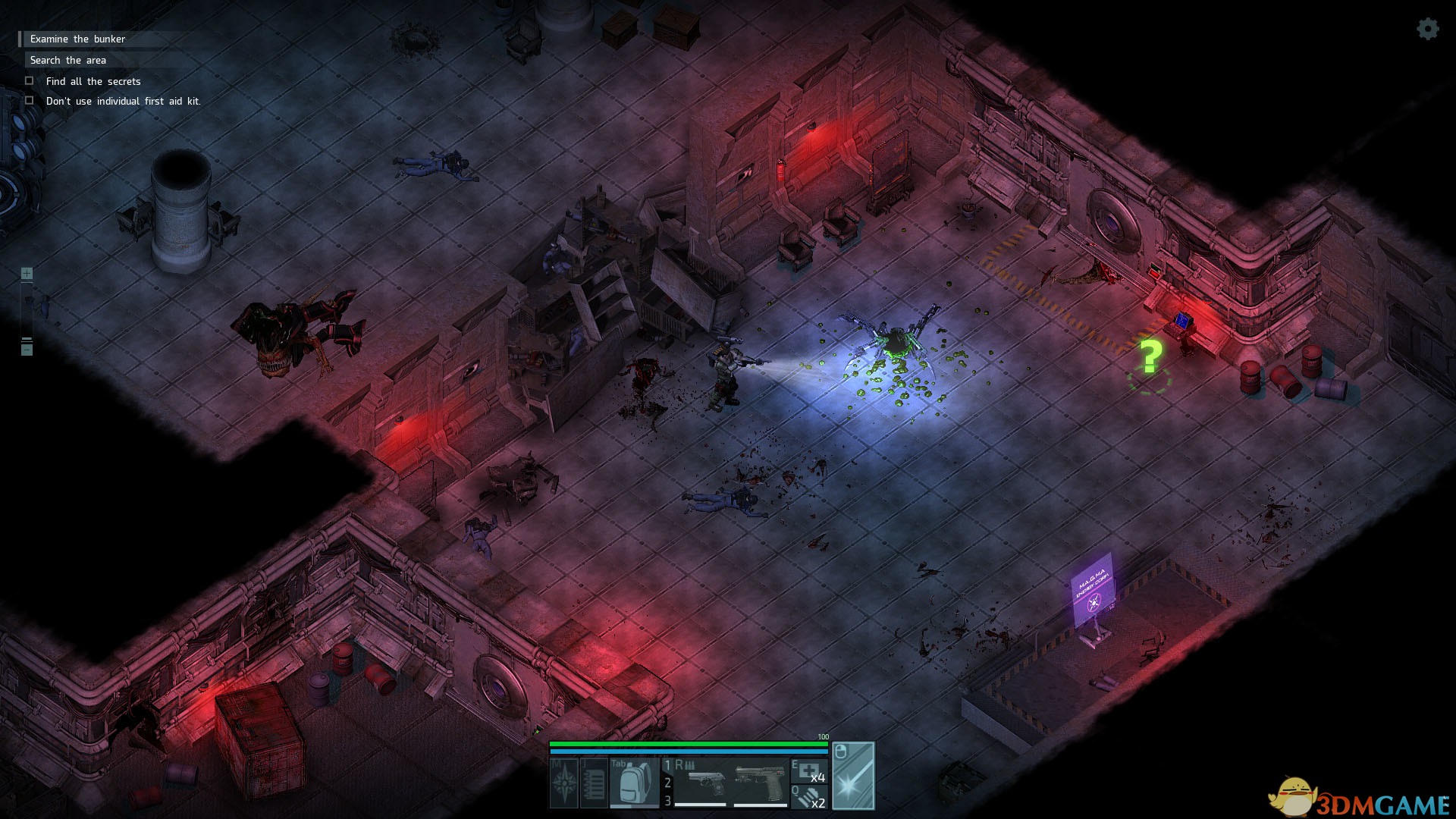Open the map compass icon
This screenshot has width=1456, height=819.
564,783
